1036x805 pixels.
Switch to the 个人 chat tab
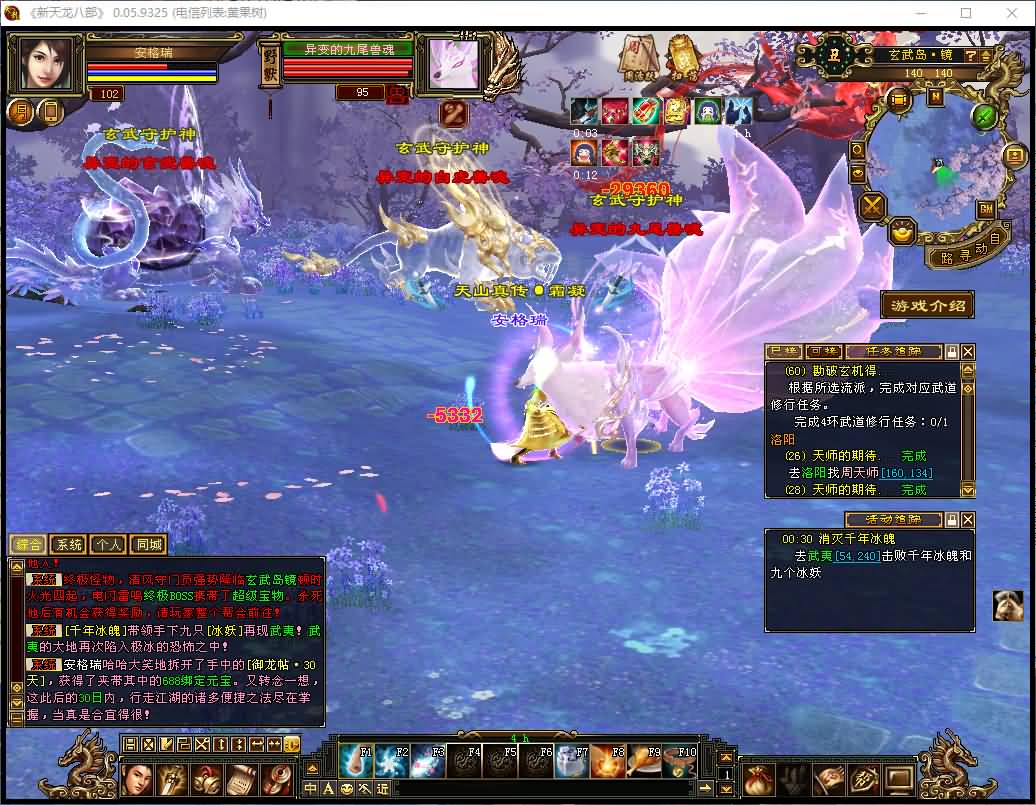pyautogui.click(x=107, y=545)
